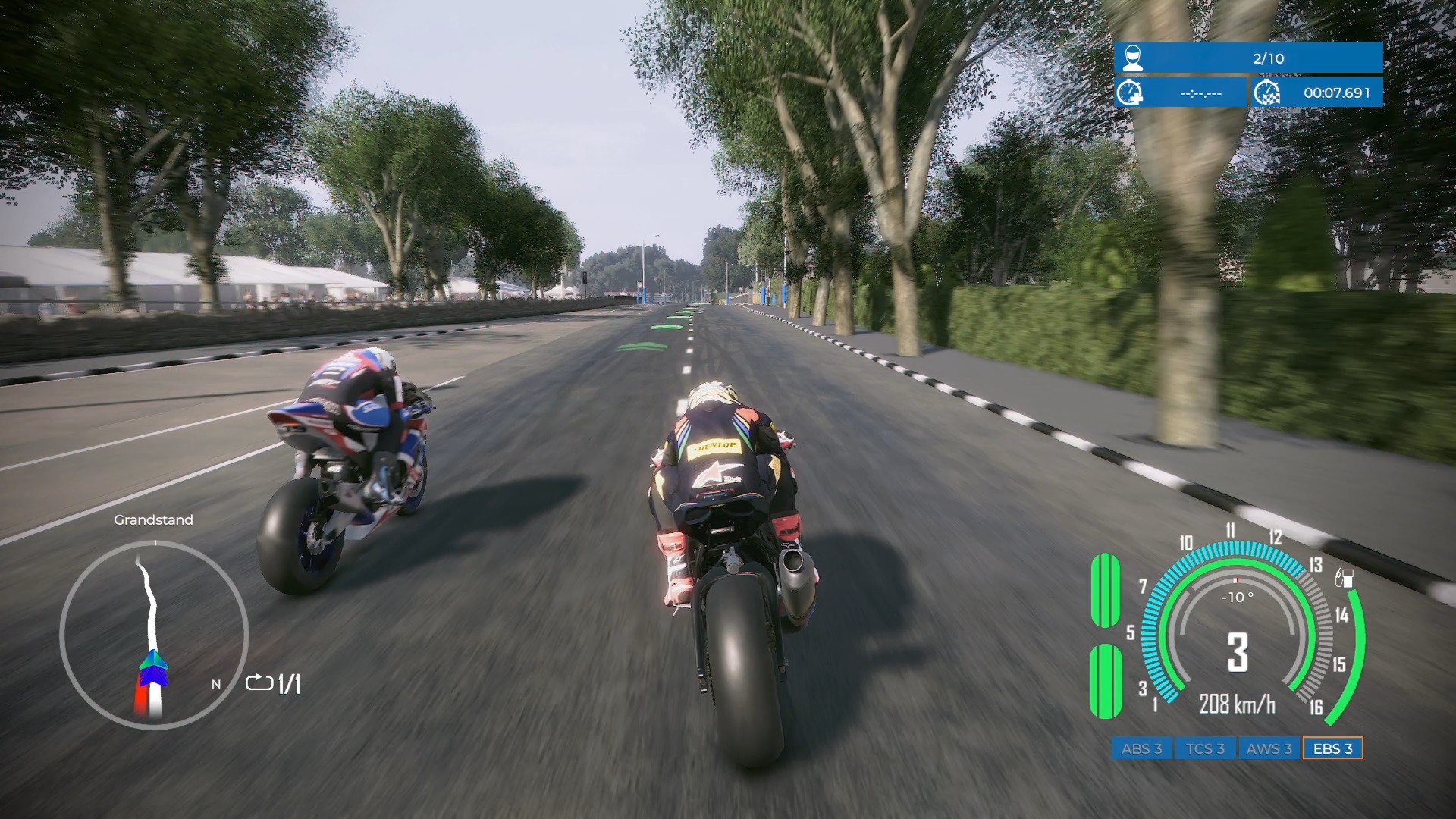Click the rear tyre status indicator
Image resolution: width=1456 pixels, height=819 pixels.
click(1106, 680)
